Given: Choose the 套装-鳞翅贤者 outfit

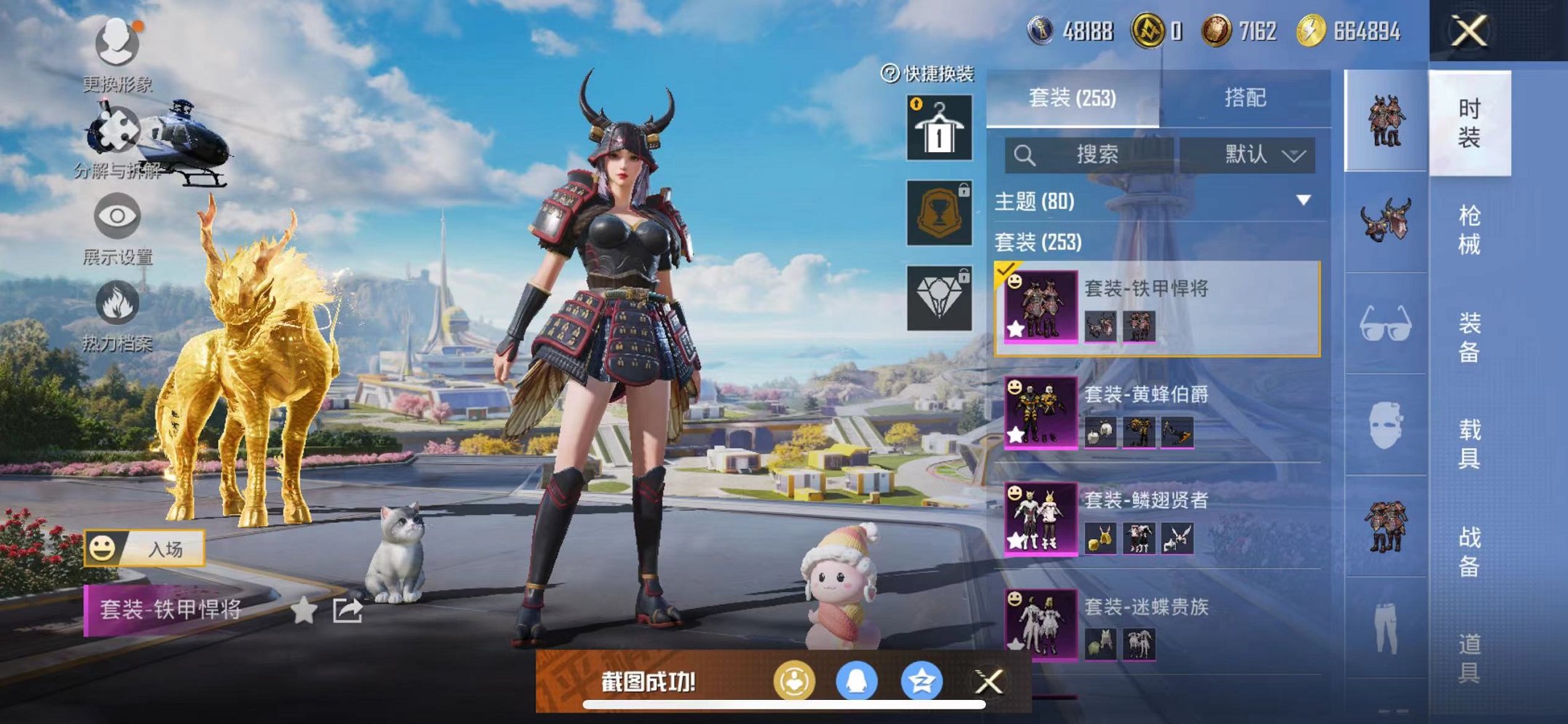Looking at the screenshot, I should click(1157, 519).
